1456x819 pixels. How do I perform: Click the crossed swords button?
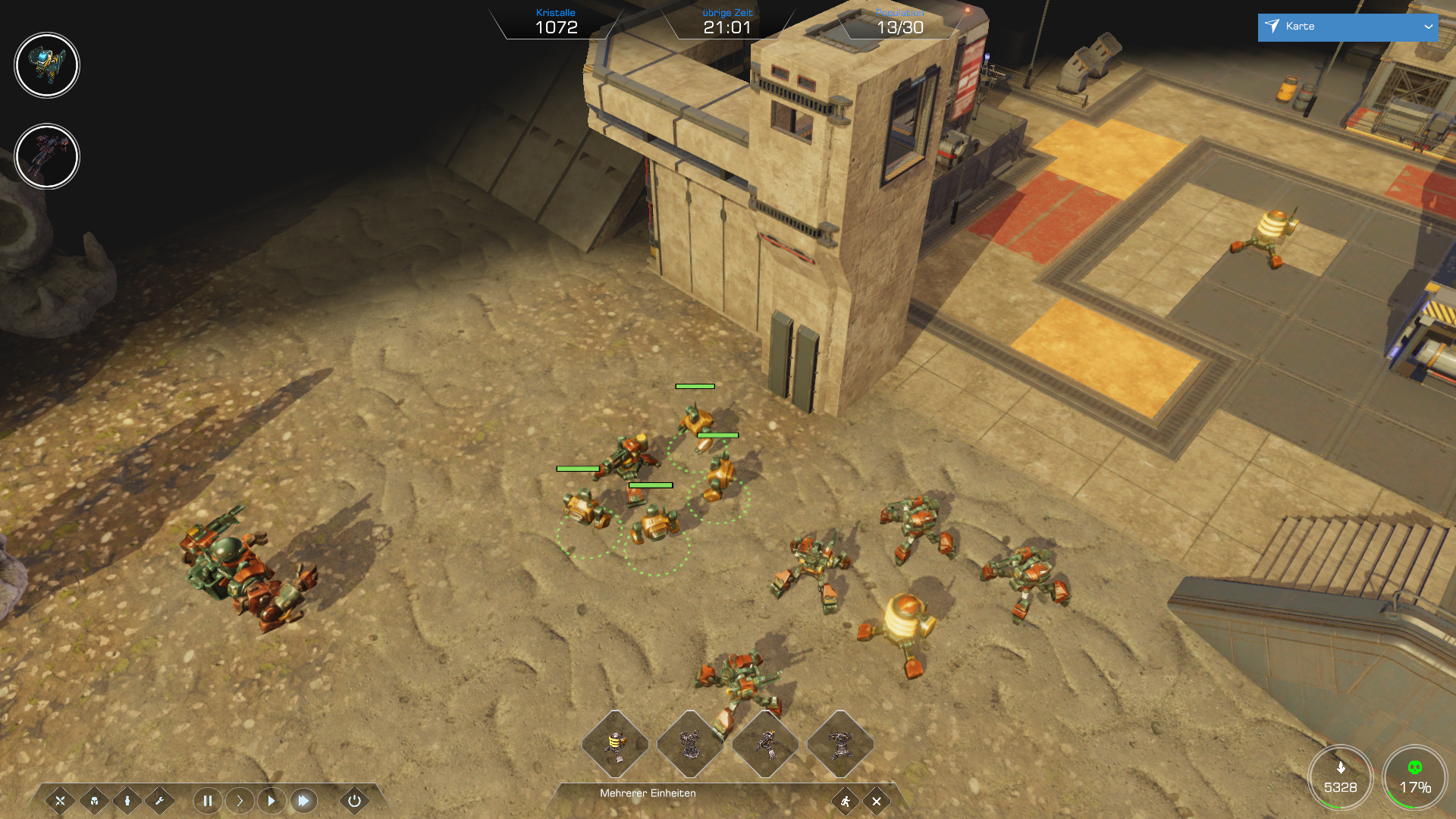[60, 801]
